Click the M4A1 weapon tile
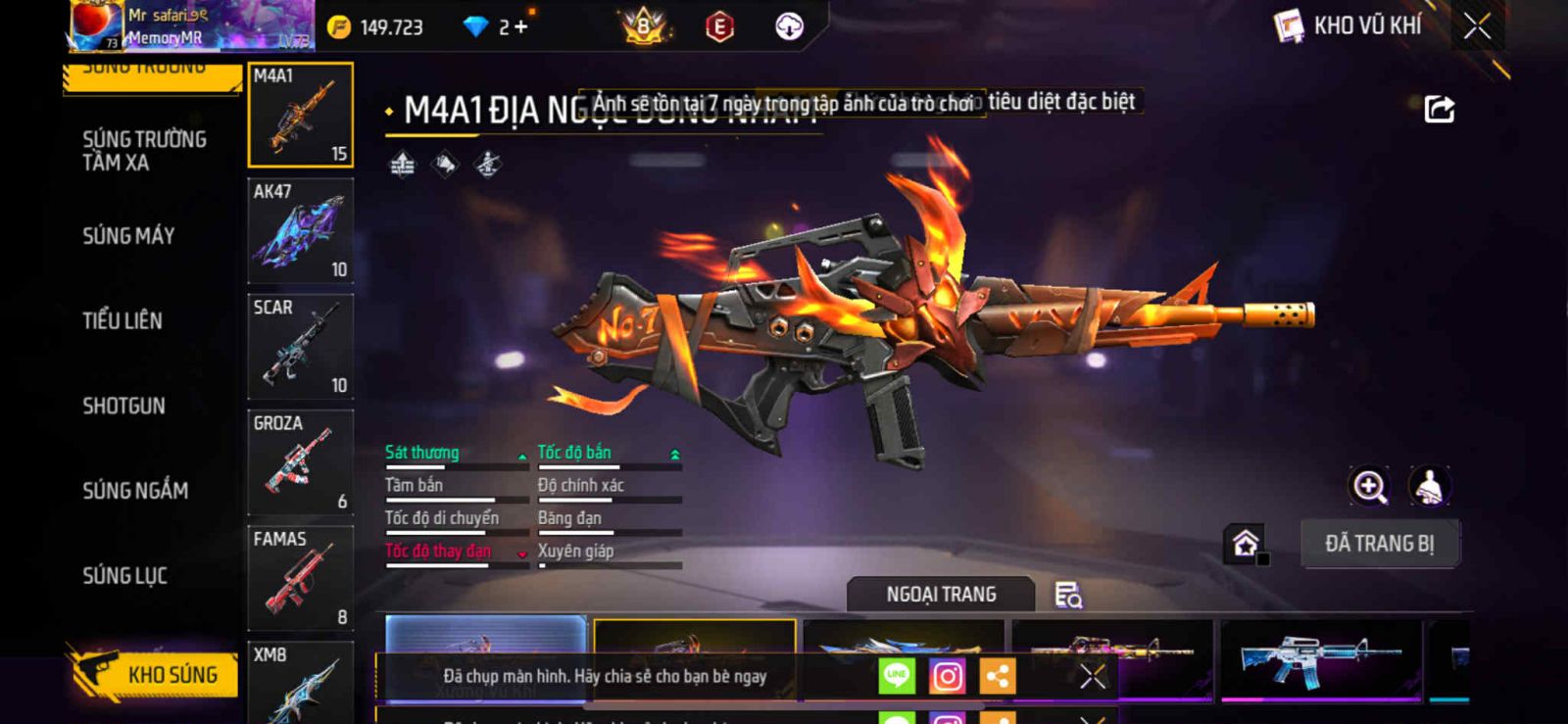This screenshot has width=1568, height=724. (300, 115)
